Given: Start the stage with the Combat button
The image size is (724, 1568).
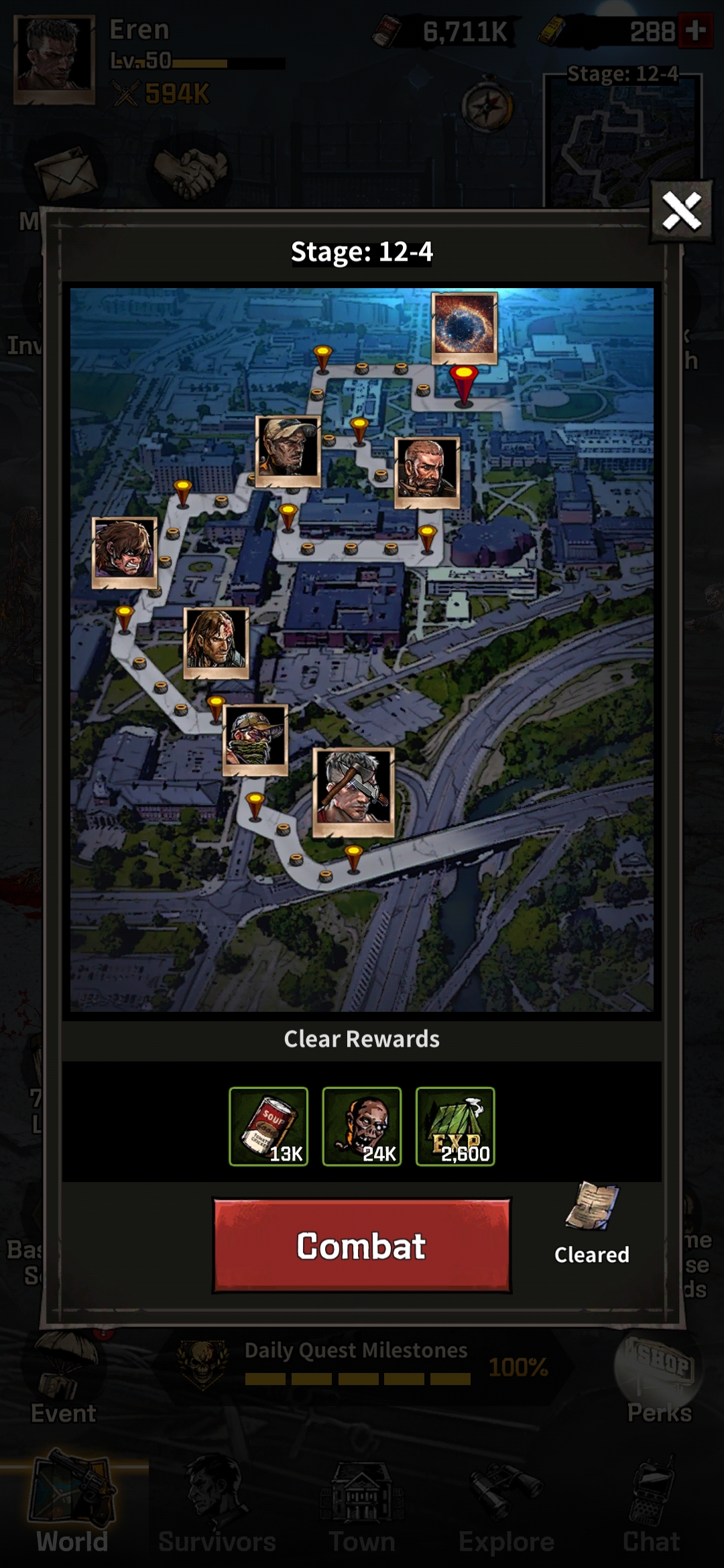Looking at the screenshot, I should click(361, 1246).
